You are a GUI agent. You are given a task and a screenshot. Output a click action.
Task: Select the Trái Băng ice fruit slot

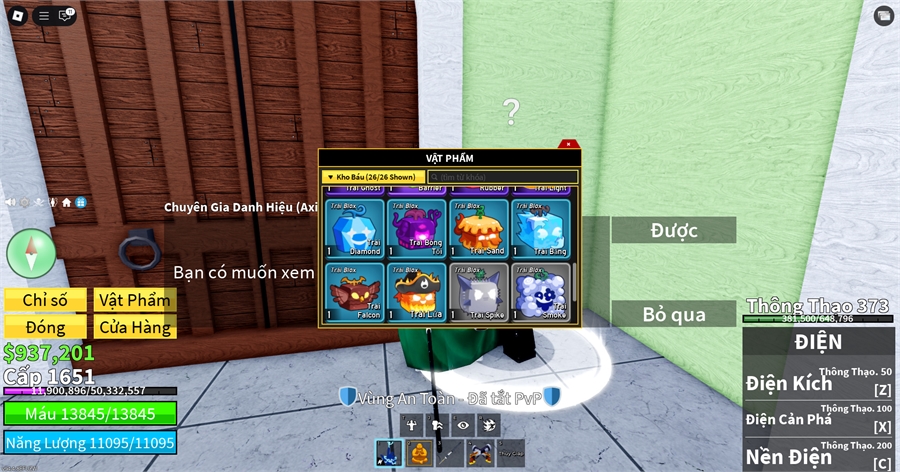[541, 228]
